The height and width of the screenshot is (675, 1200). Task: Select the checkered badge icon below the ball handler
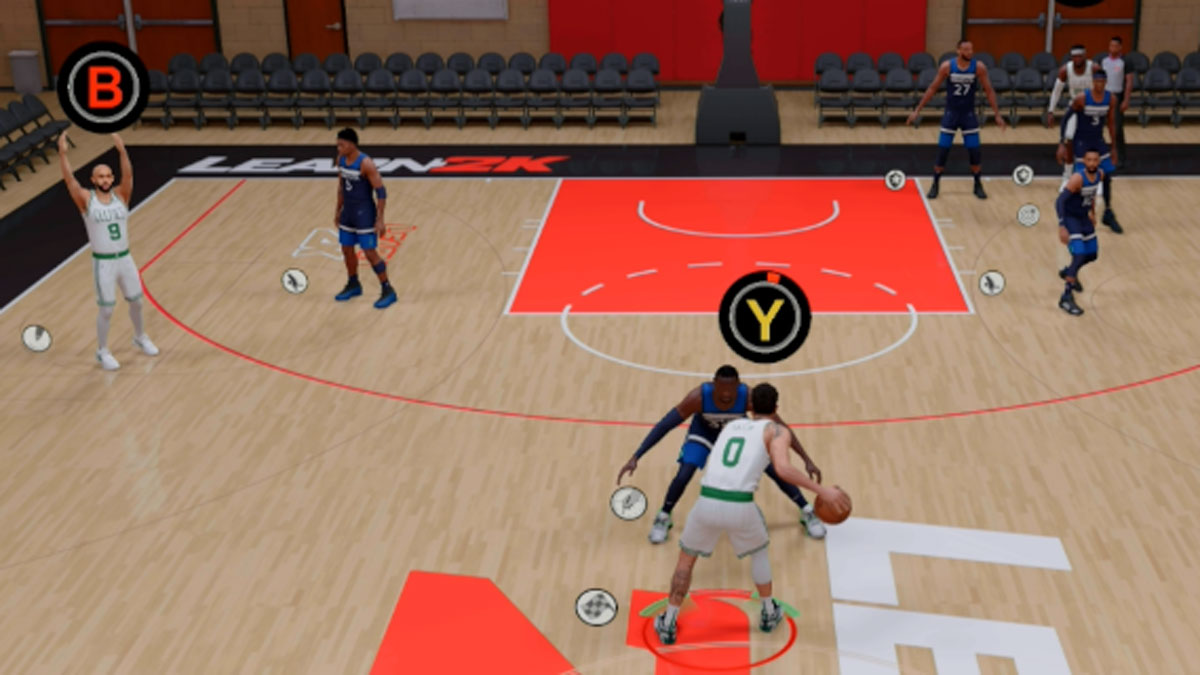596,607
